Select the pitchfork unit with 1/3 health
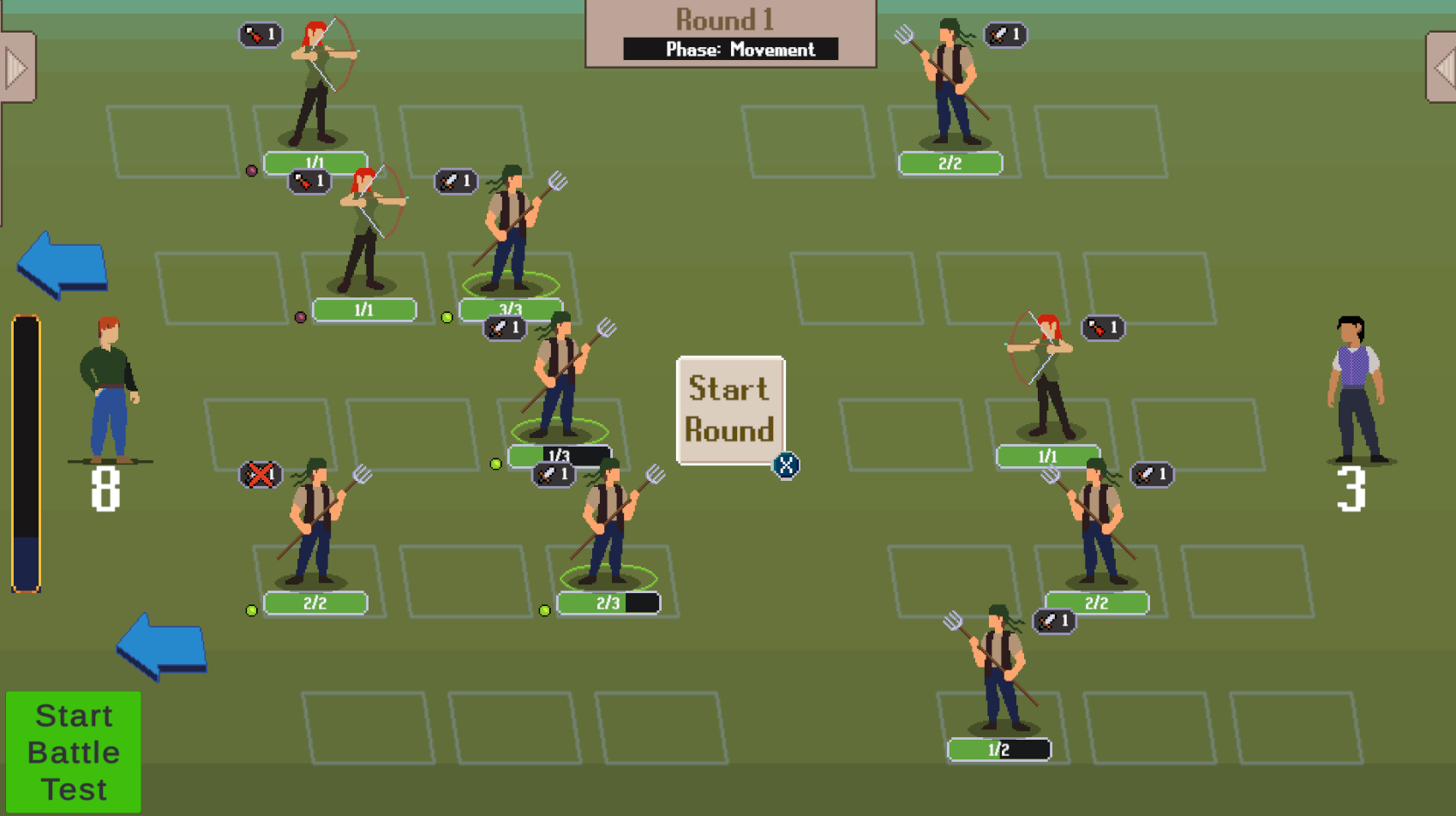This screenshot has width=1456, height=816. click(560, 379)
